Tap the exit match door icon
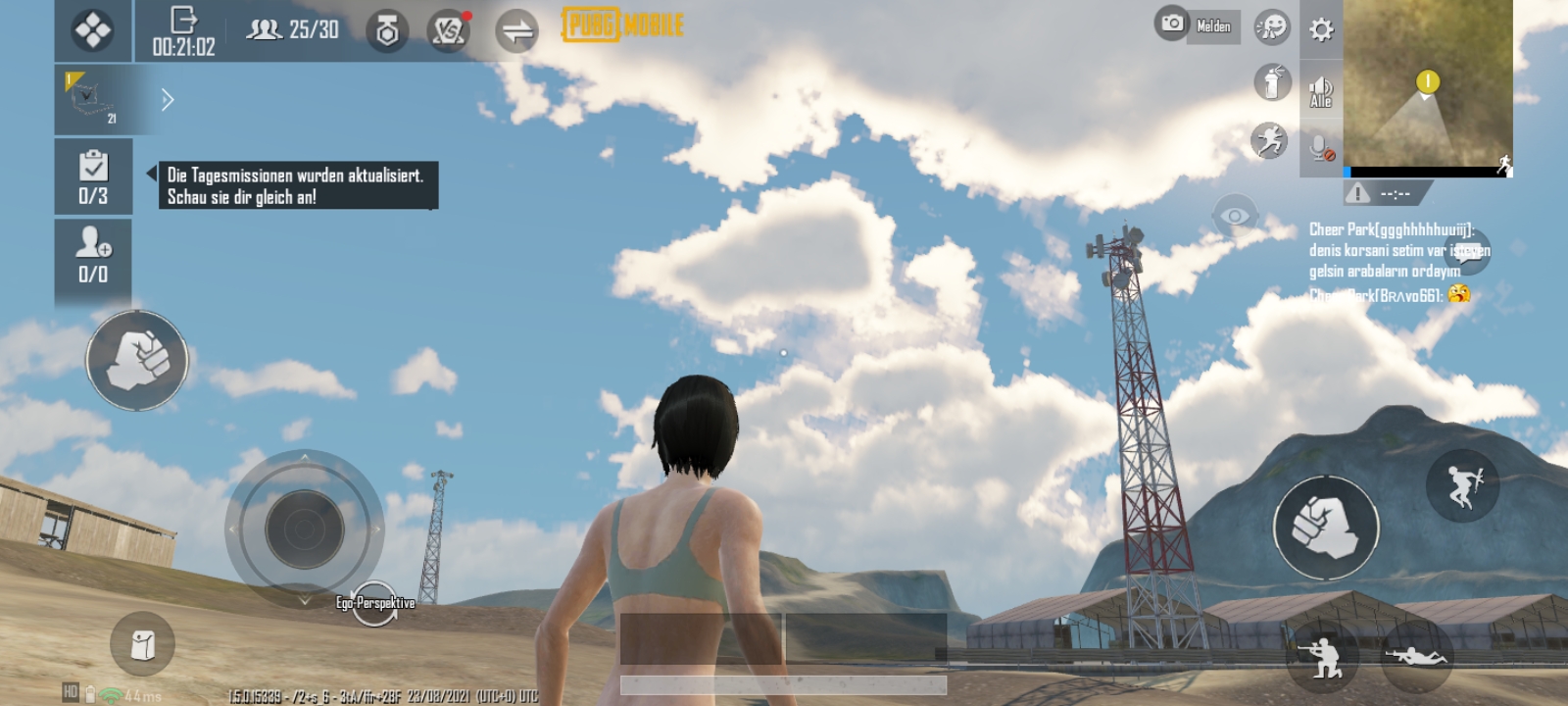 (183, 21)
